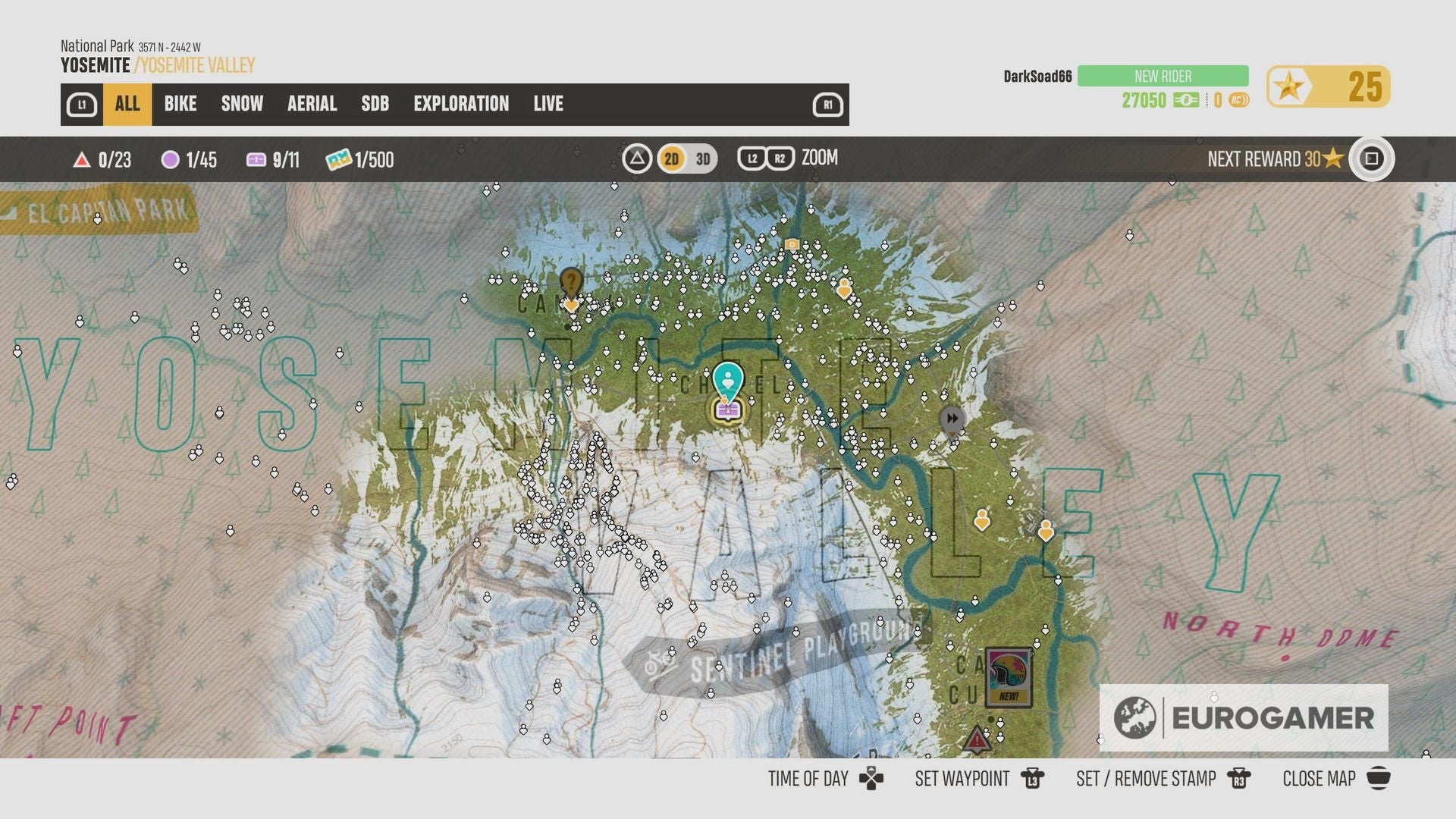Image resolution: width=1456 pixels, height=819 pixels.
Task: Switch the map view to 3D
Action: [x=701, y=158]
